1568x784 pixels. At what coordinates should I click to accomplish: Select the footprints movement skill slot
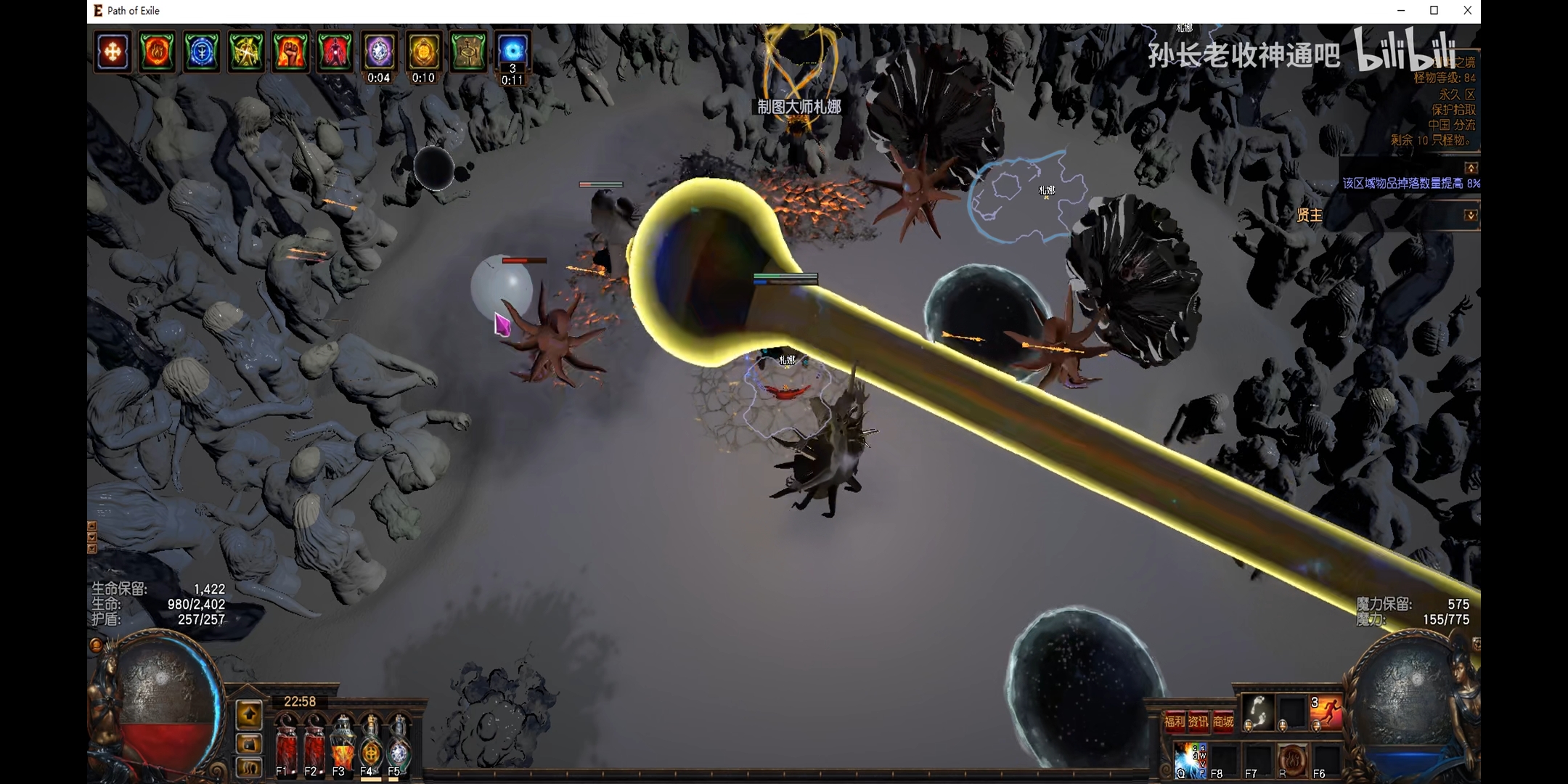(1257, 712)
